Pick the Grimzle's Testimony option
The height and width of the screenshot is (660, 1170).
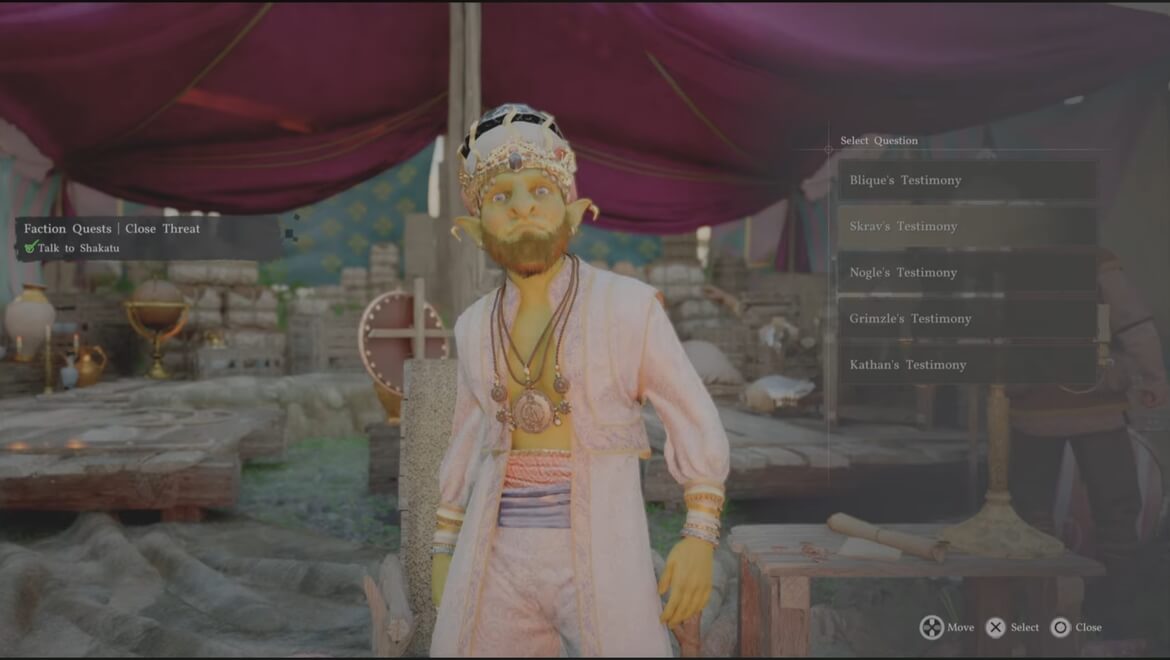pyautogui.click(x=965, y=318)
